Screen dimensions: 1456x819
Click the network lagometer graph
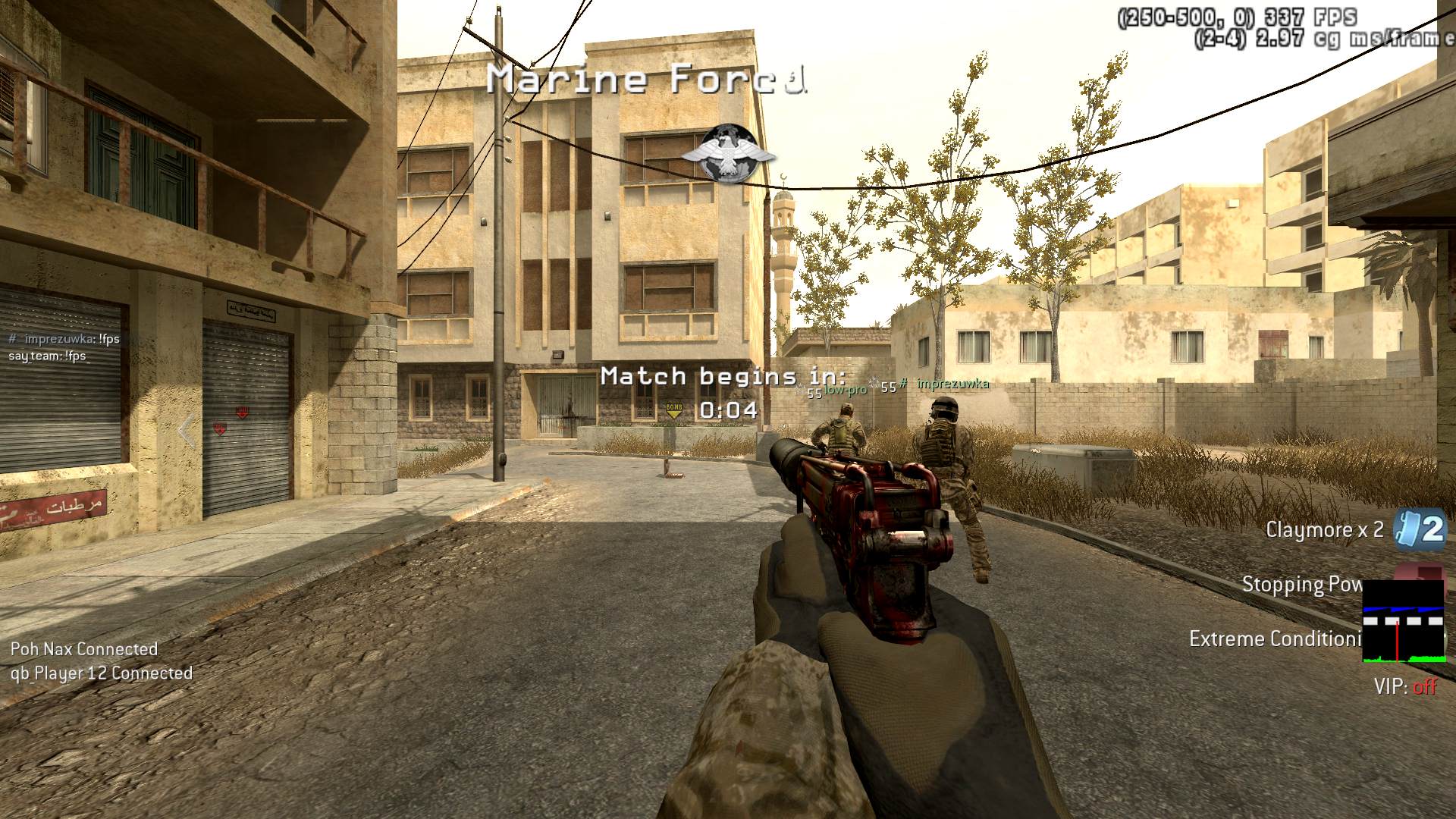pos(1403,622)
